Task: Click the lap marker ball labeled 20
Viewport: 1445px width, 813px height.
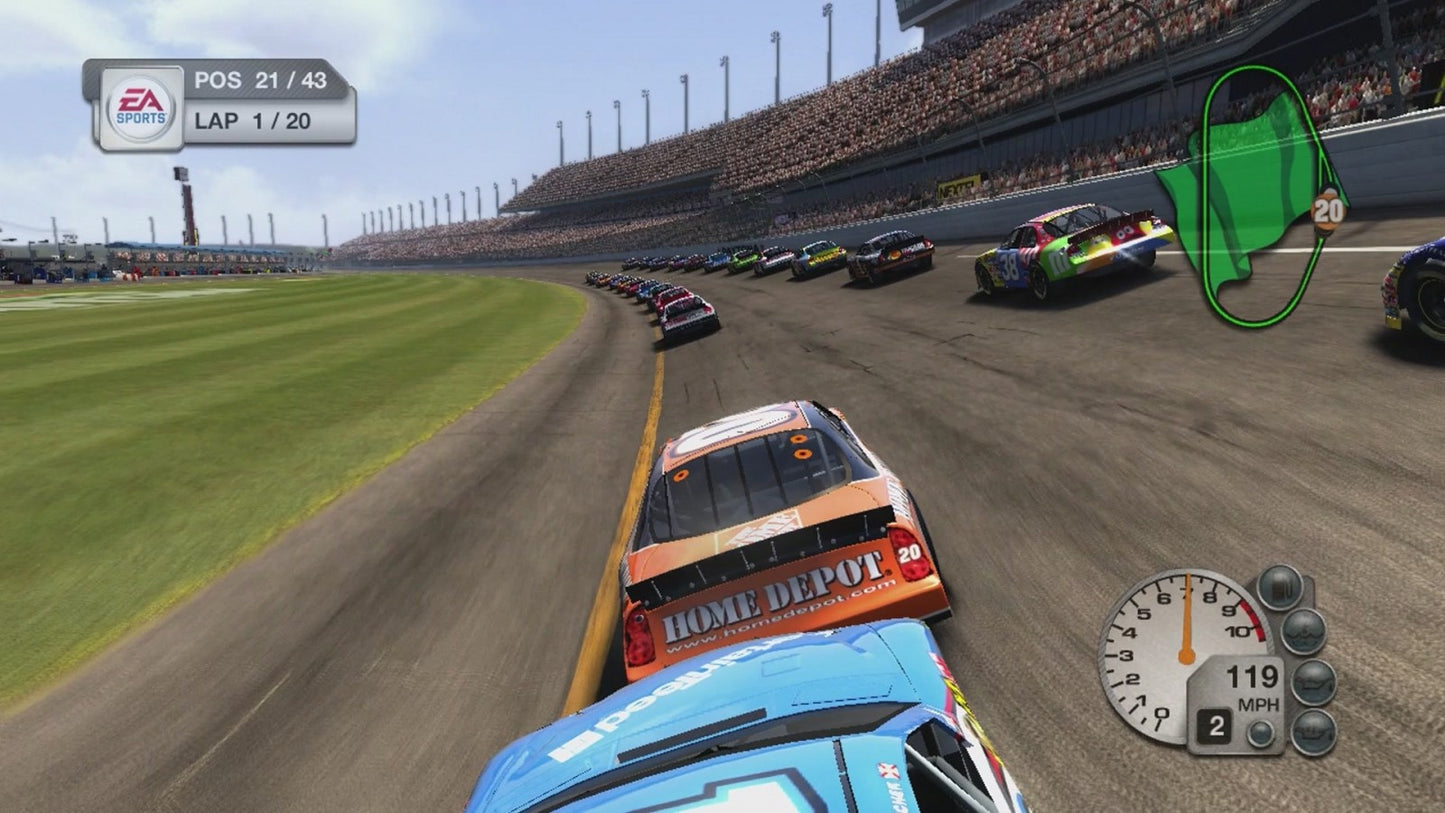Action: pyautogui.click(x=1327, y=211)
